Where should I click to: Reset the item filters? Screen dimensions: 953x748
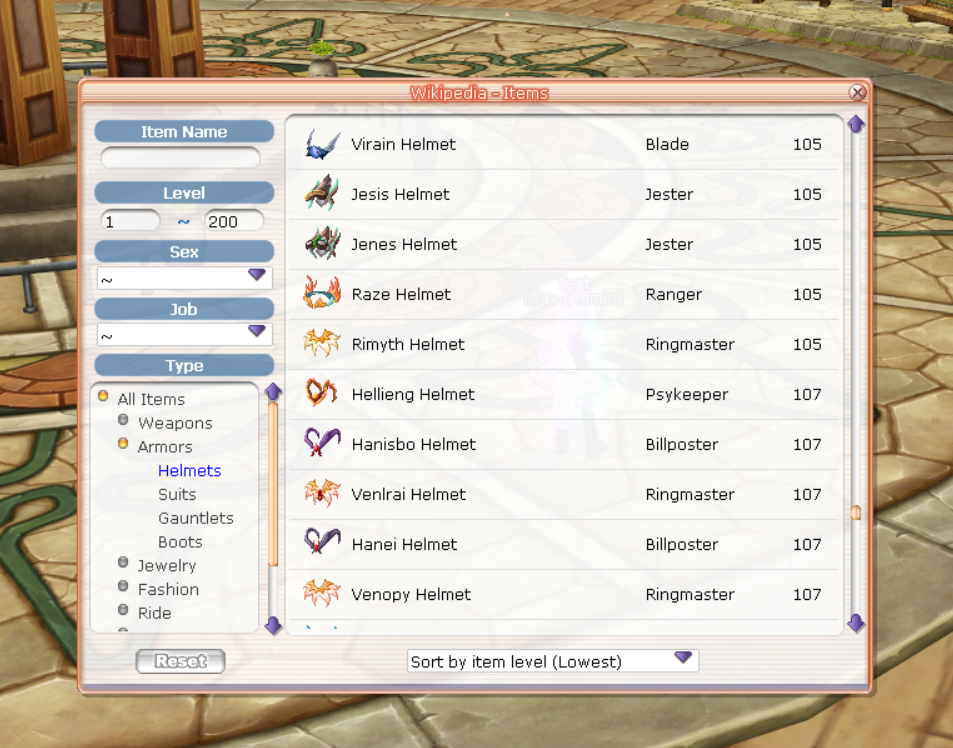[181, 661]
